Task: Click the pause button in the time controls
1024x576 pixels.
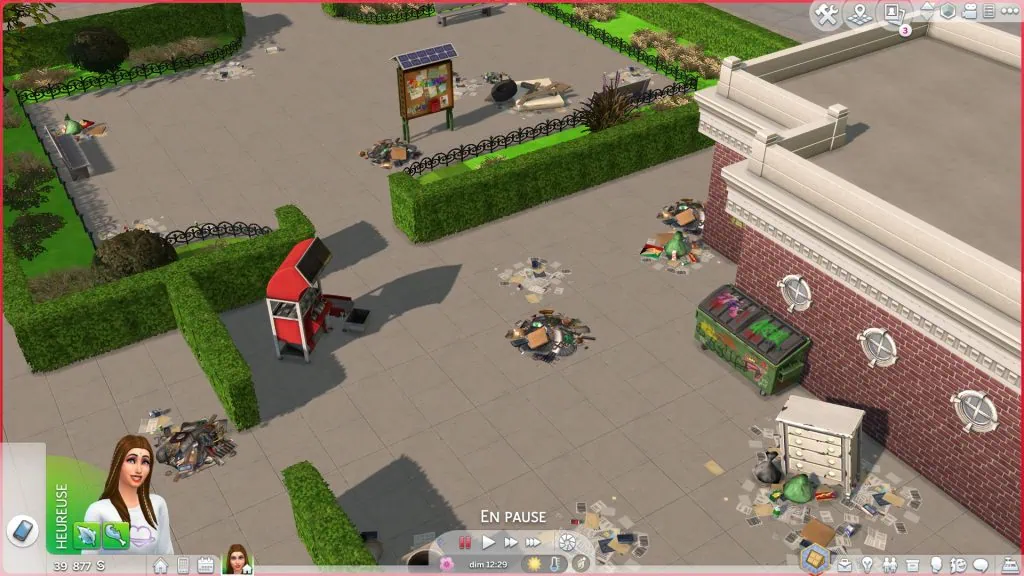Action: [465, 542]
